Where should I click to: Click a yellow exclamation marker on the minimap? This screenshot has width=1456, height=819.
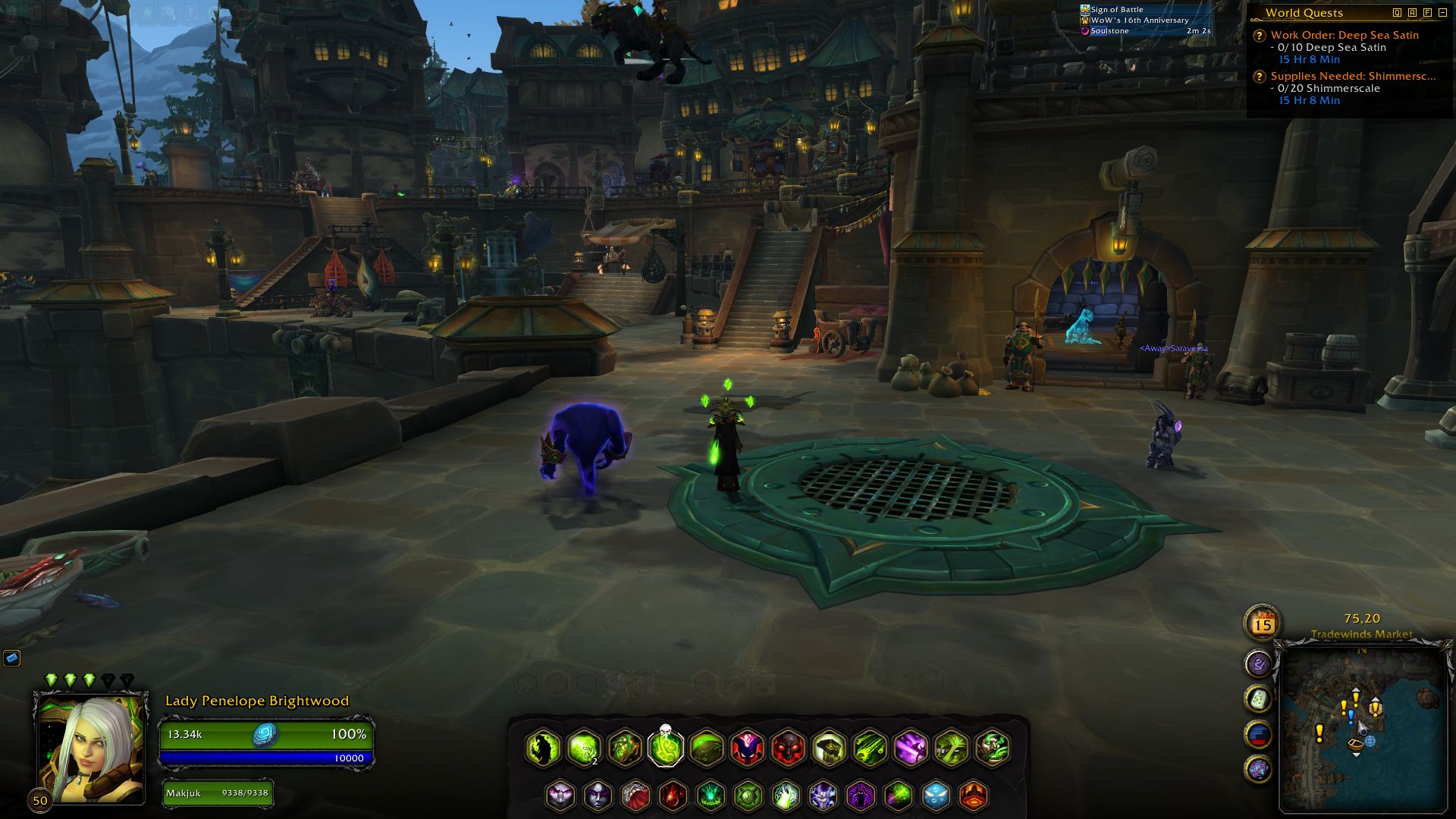(x=1320, y=733)
